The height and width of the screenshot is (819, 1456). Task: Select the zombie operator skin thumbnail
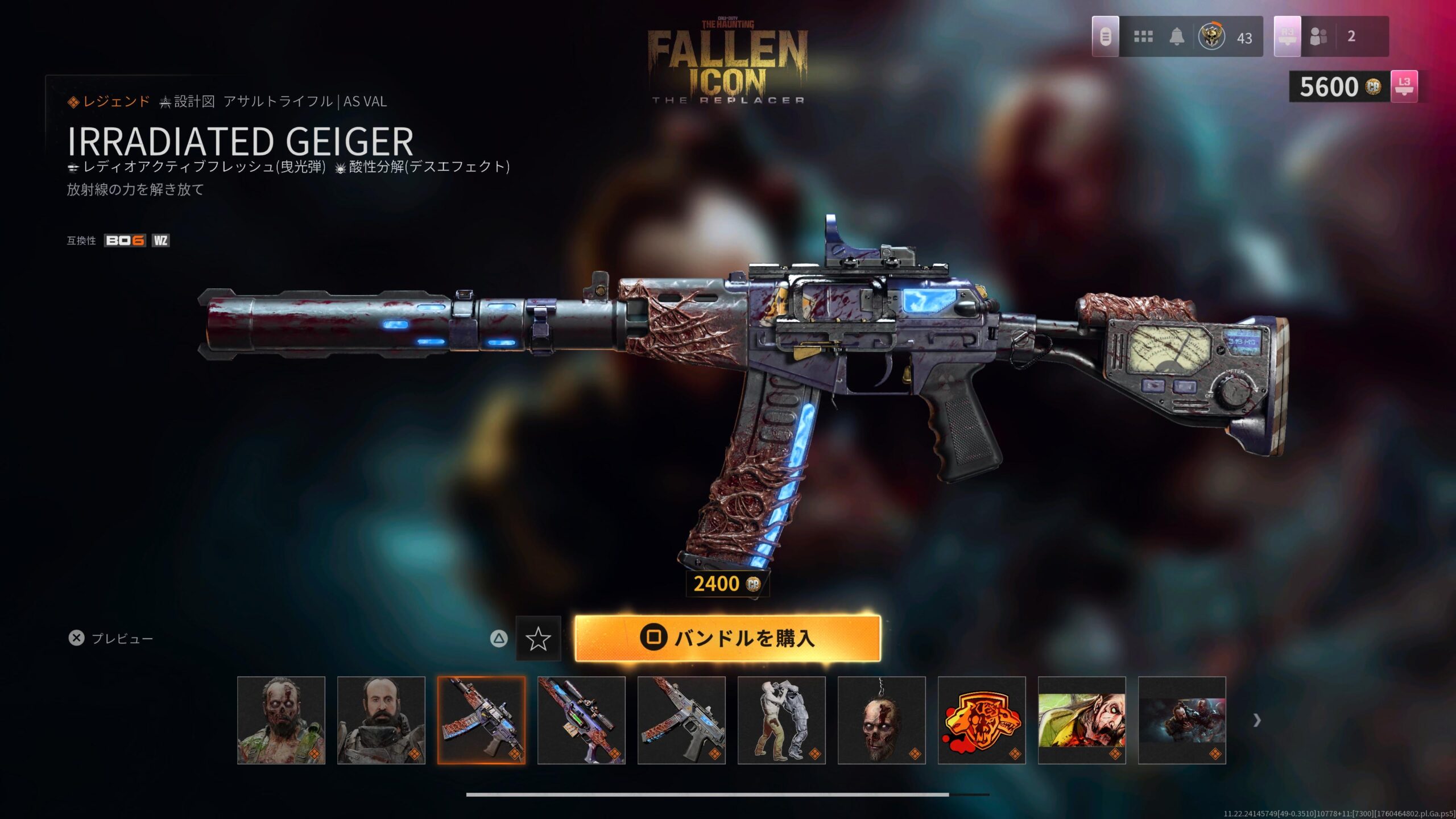(x=281, y=720)
